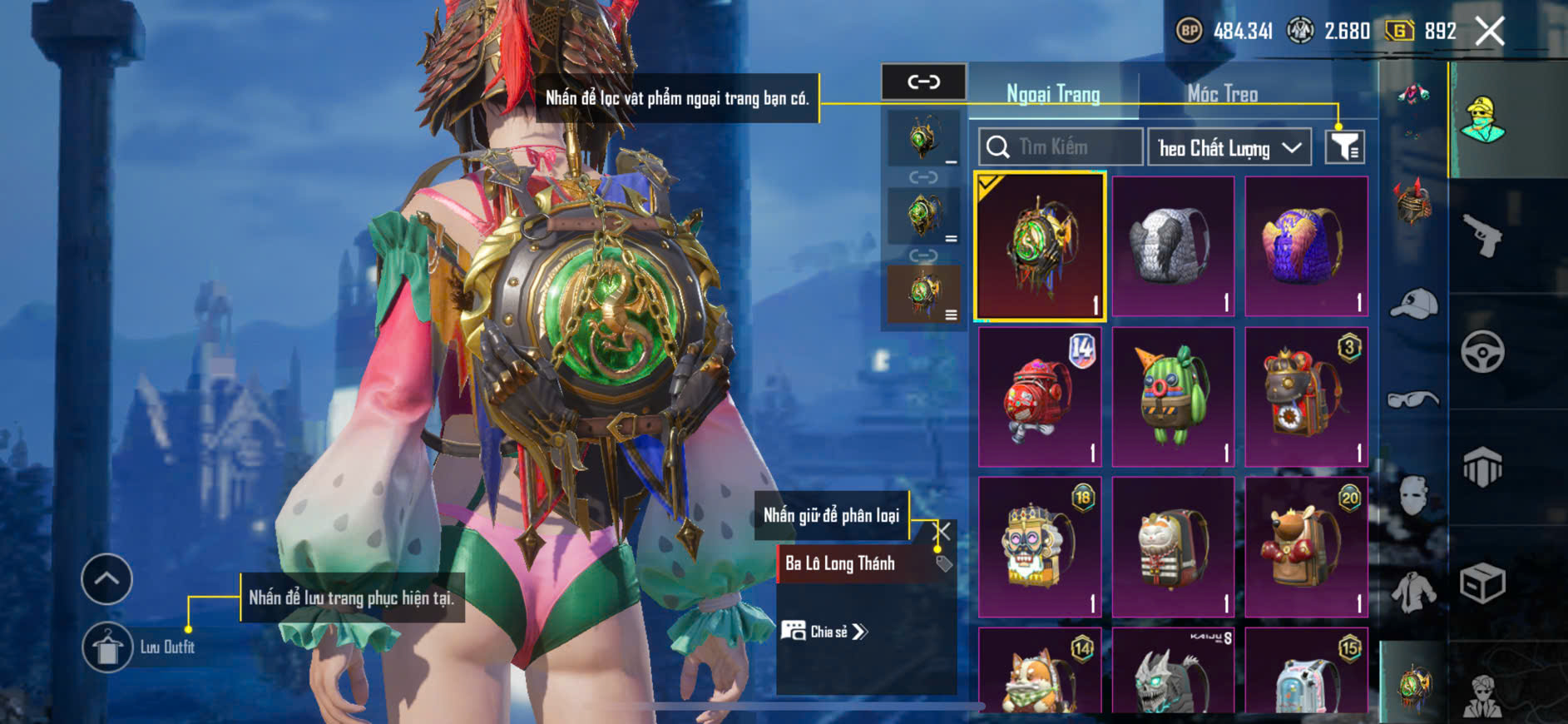Select the Ngoại Trang tab
Image resolution: width=1568 pixels, height=724 pixels.
(x=1053, y=94)
